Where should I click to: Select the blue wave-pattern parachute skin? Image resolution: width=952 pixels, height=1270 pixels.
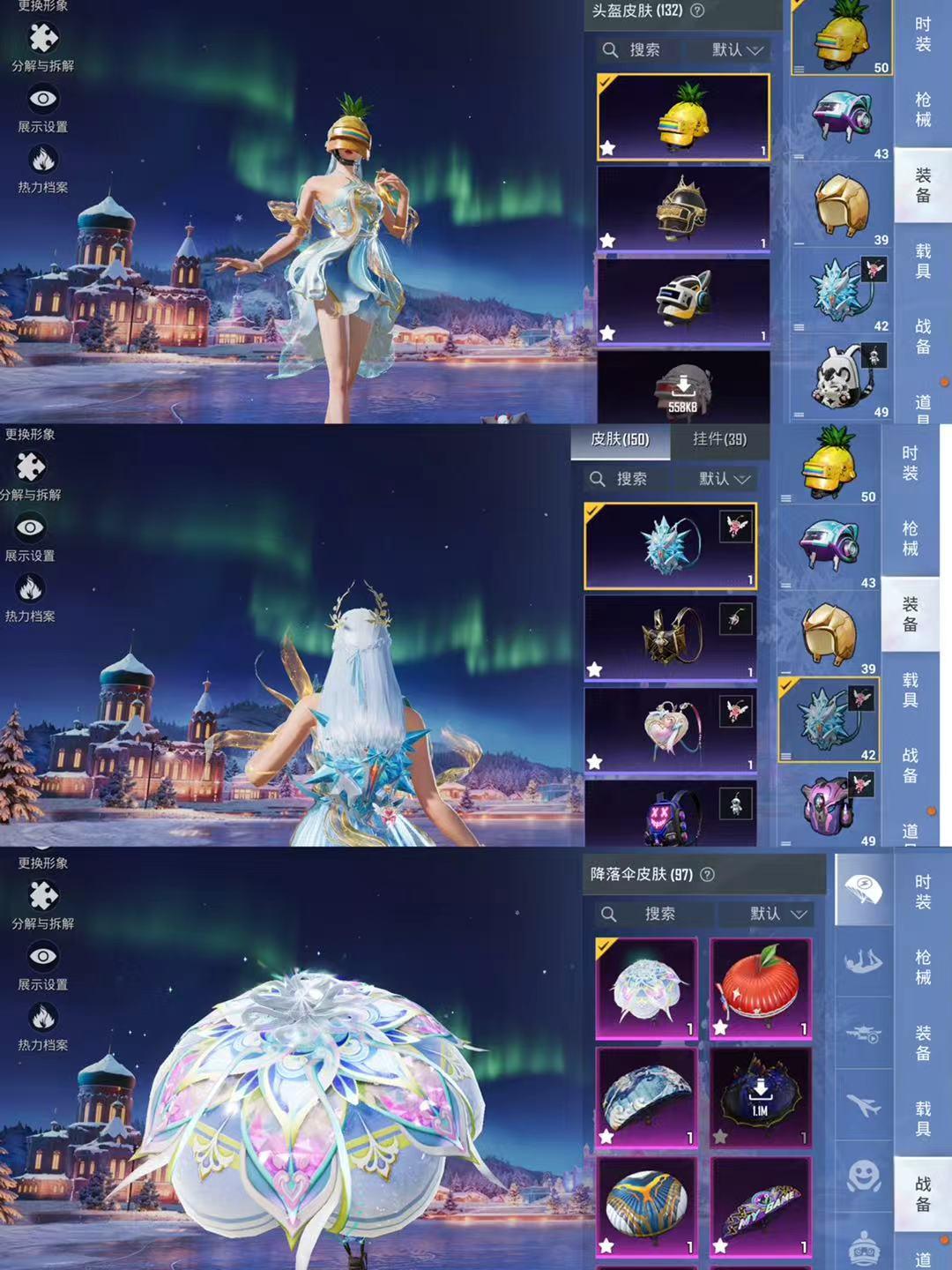[x=647, y=1096]
